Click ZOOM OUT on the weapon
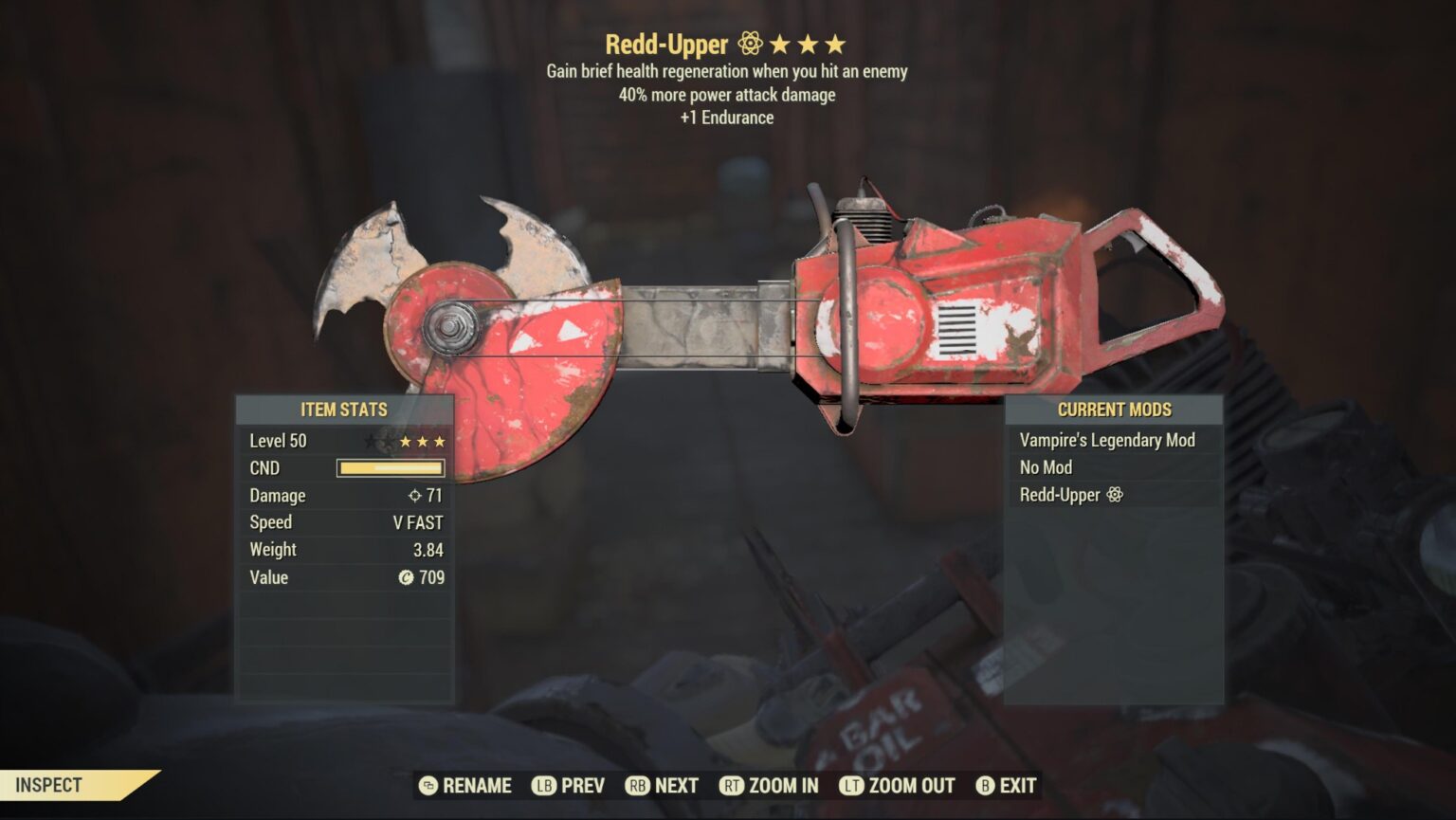This screenshot has height=820, width=1456. pyautogui.click(x=912, y=785)
